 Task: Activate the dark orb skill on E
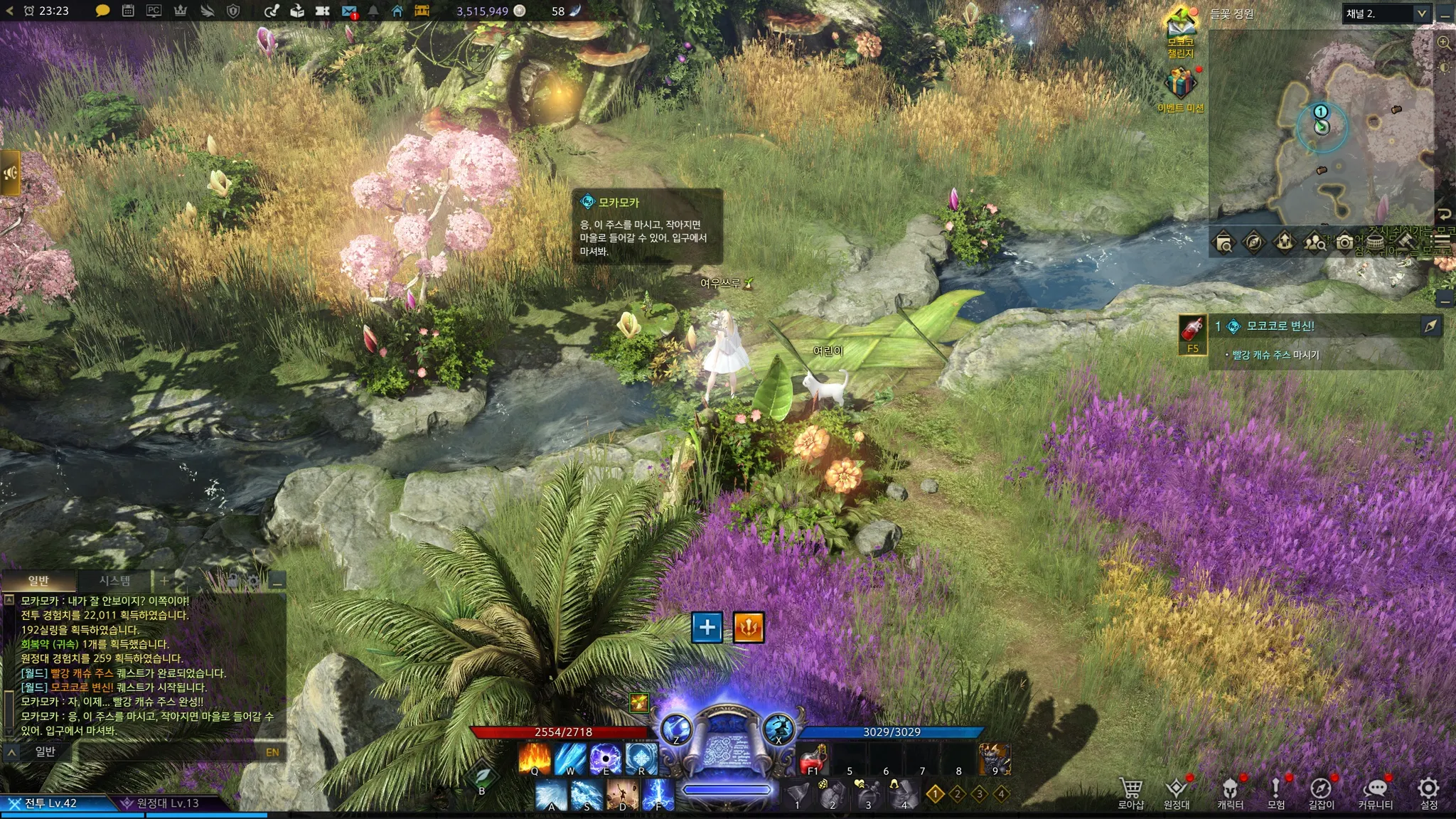click(605, 759)
